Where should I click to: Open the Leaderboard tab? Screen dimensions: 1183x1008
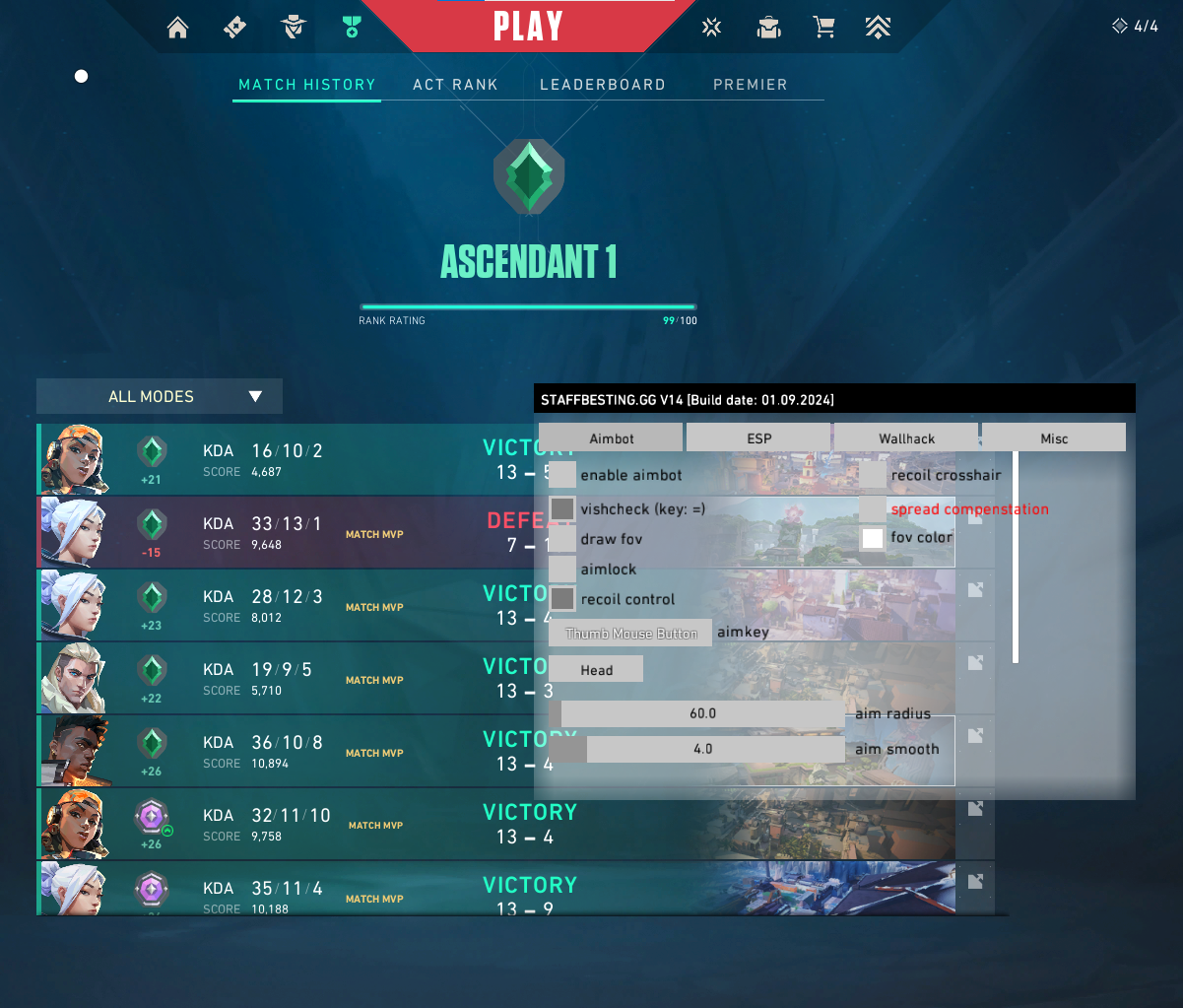pyautogui.click(x=603, y=85)
